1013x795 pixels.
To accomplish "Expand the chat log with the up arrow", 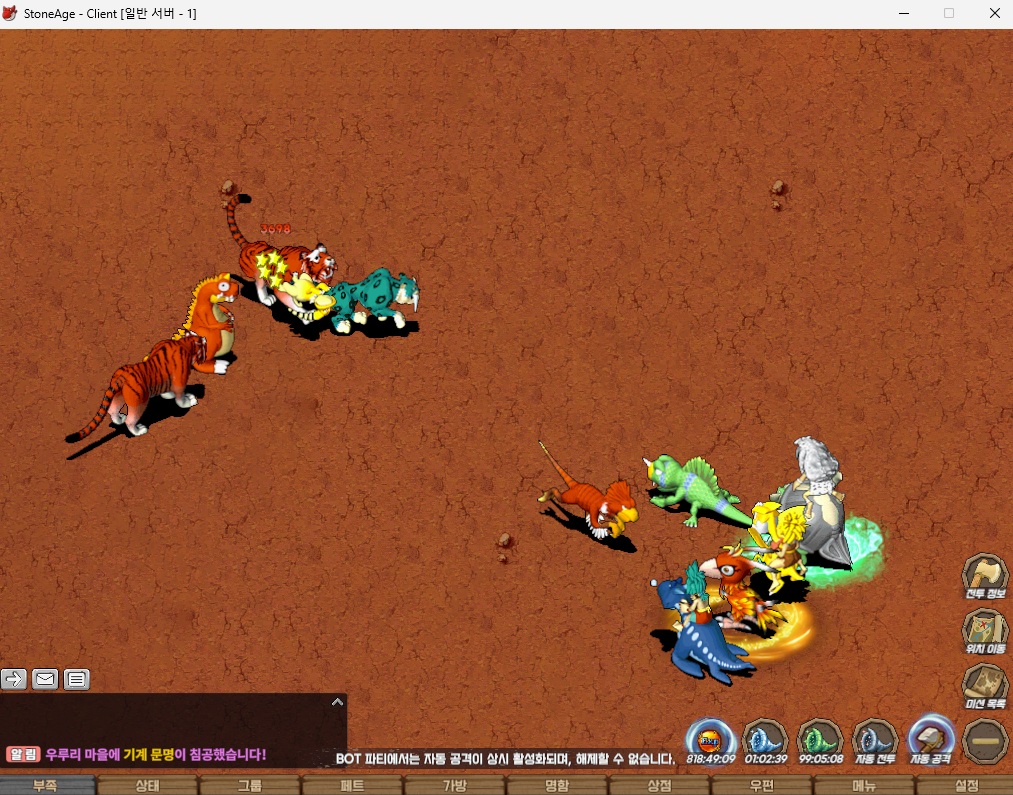I will coord(337,702).
